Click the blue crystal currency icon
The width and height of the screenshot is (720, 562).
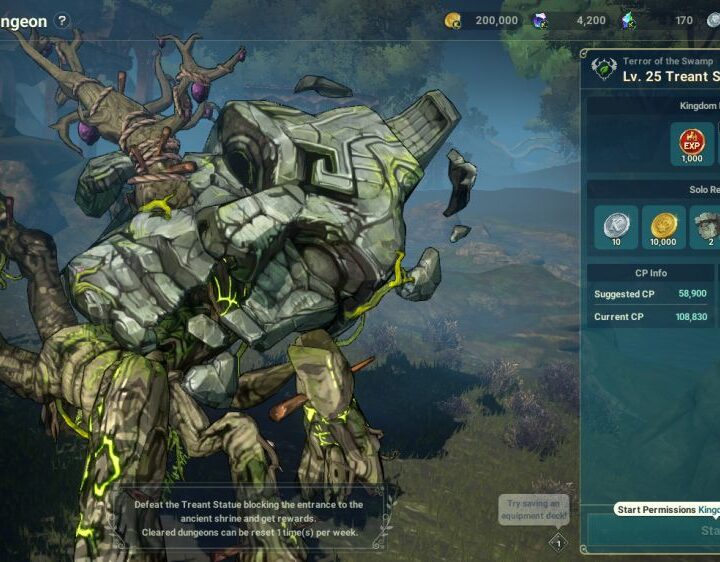coord(628,20)
